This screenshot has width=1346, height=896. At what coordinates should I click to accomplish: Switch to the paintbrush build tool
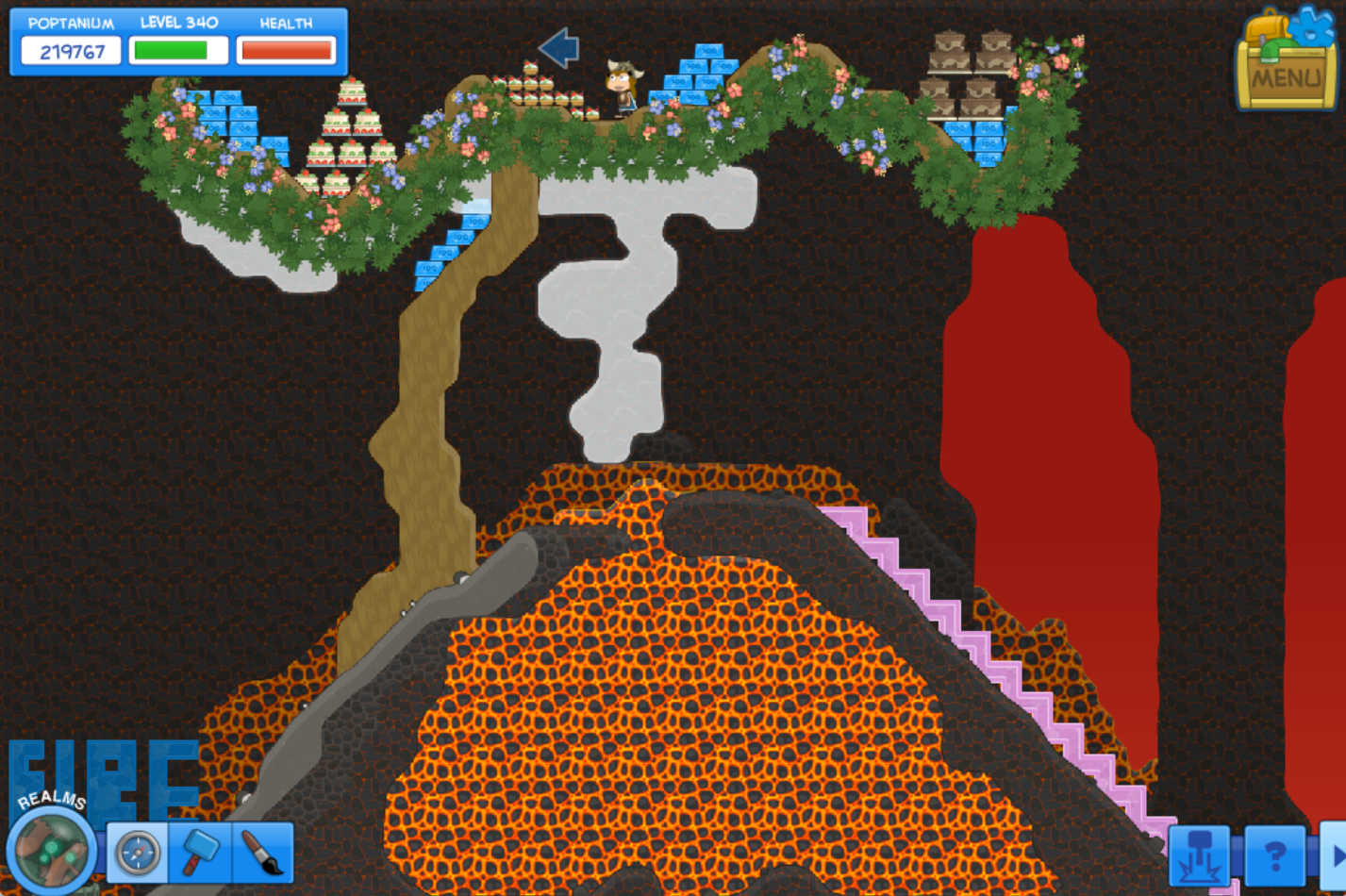click(x=262, y=853)
